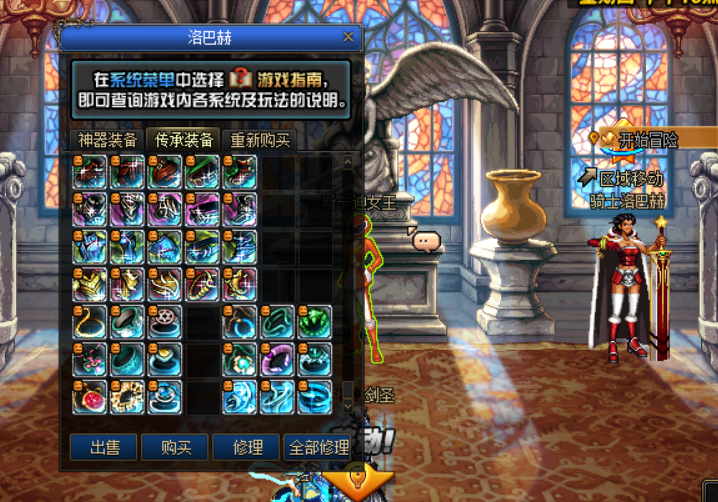
Task: Activate the 全部修理 button
Action: (318, 447)
